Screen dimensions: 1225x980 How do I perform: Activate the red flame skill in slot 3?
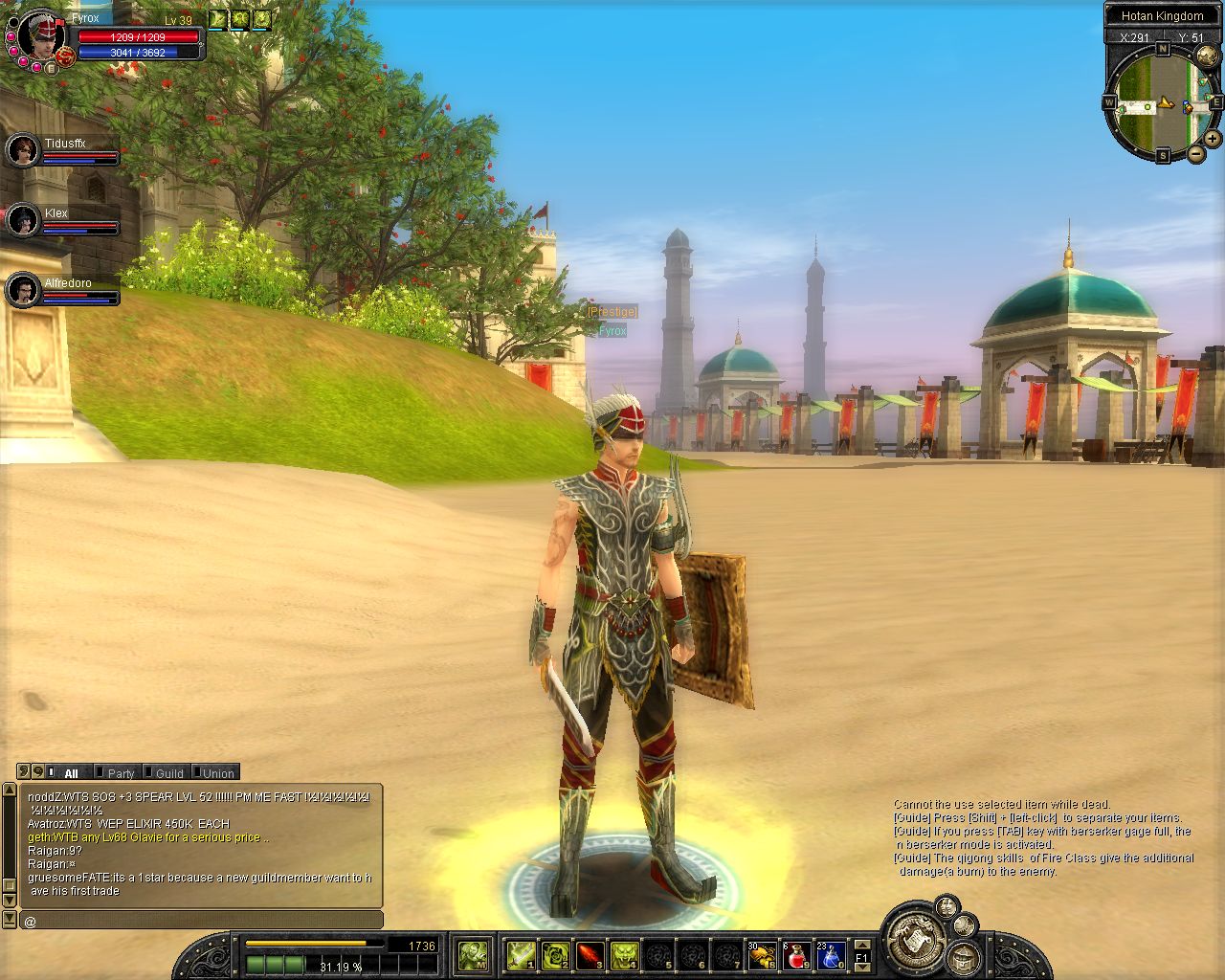[x=590, y=954]
